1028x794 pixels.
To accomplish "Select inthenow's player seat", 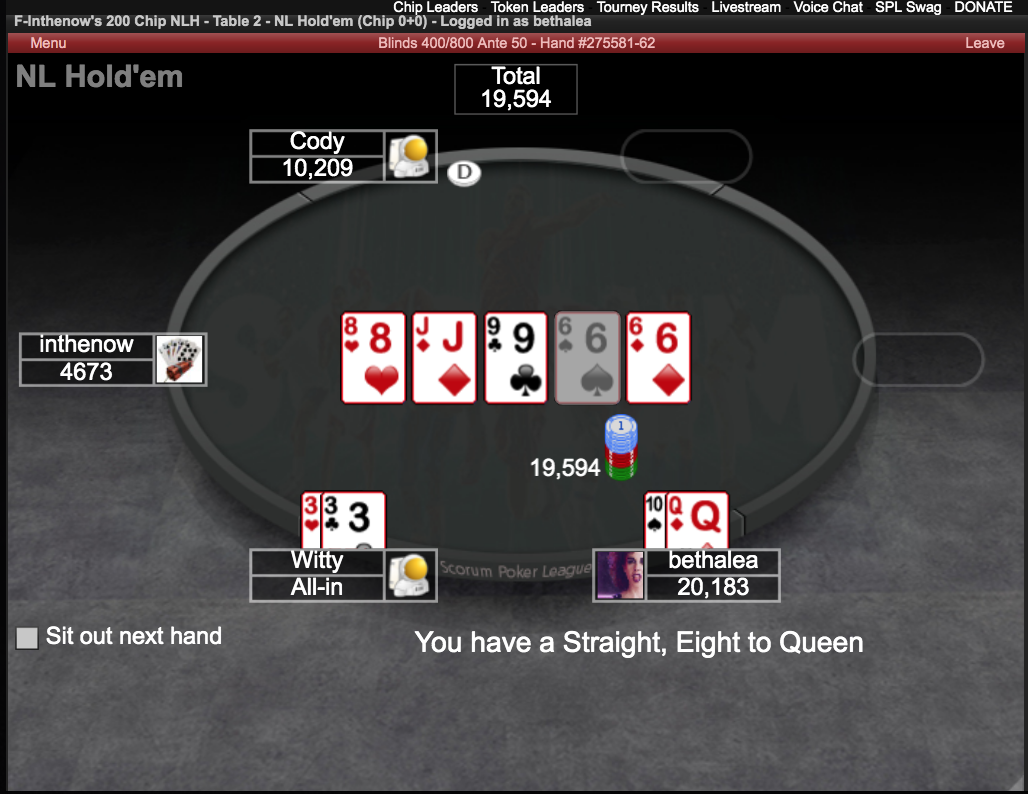I will pos(87,359).
